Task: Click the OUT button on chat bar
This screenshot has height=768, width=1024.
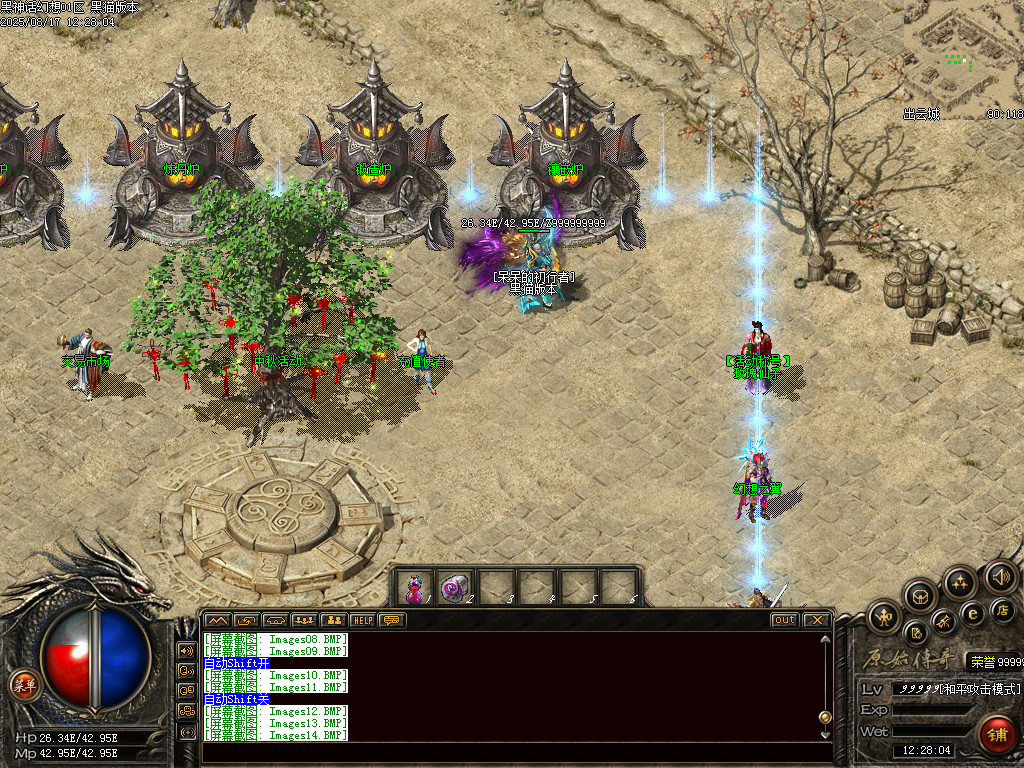Action: (784, 620)
